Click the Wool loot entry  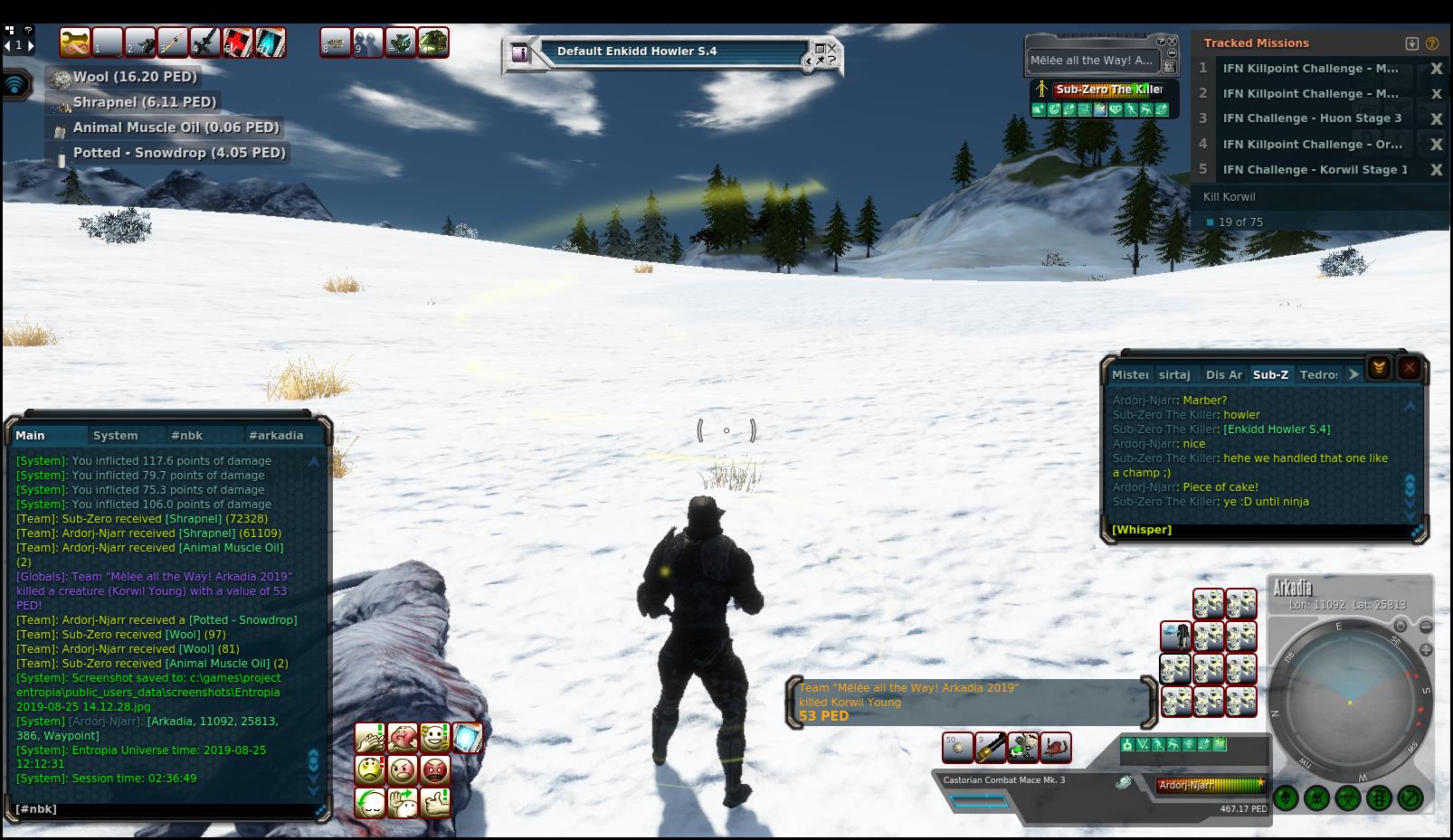[x=134, y=77]
